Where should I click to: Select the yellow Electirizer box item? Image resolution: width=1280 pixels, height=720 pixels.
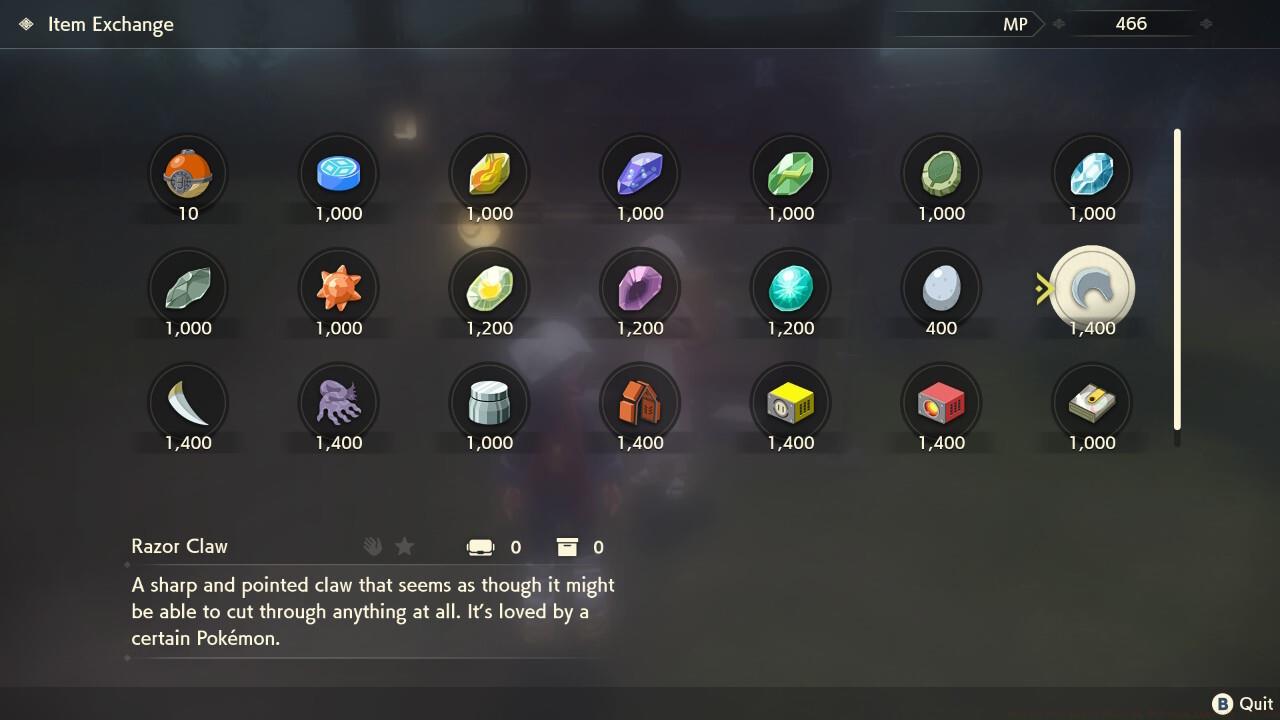pos(790,402)
